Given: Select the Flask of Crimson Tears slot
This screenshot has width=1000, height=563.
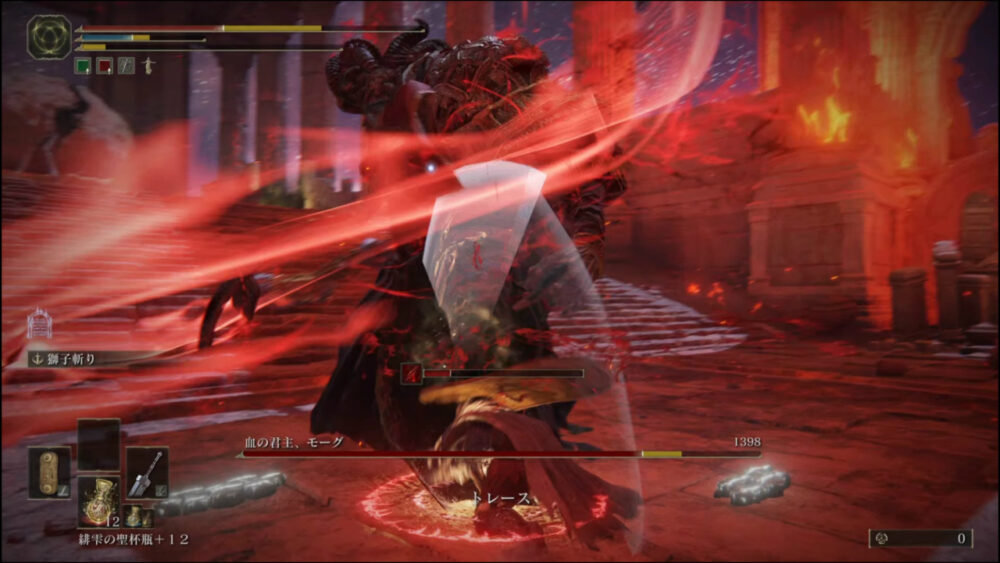Looking at the screenshot, I should point(98,498).
